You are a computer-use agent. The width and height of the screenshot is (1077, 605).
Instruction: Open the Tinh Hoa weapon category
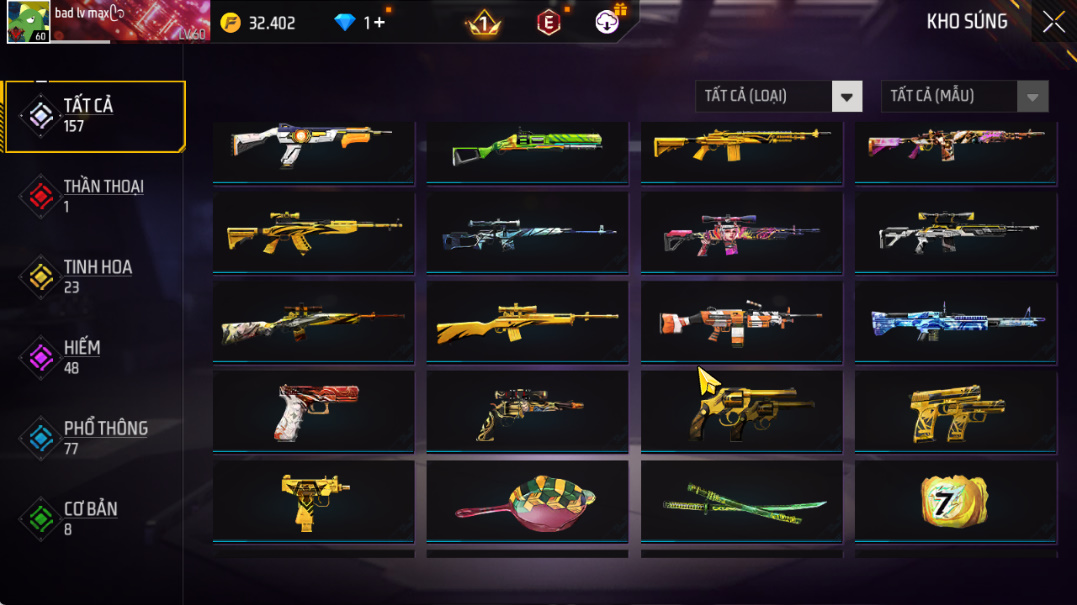click(95, 277)
